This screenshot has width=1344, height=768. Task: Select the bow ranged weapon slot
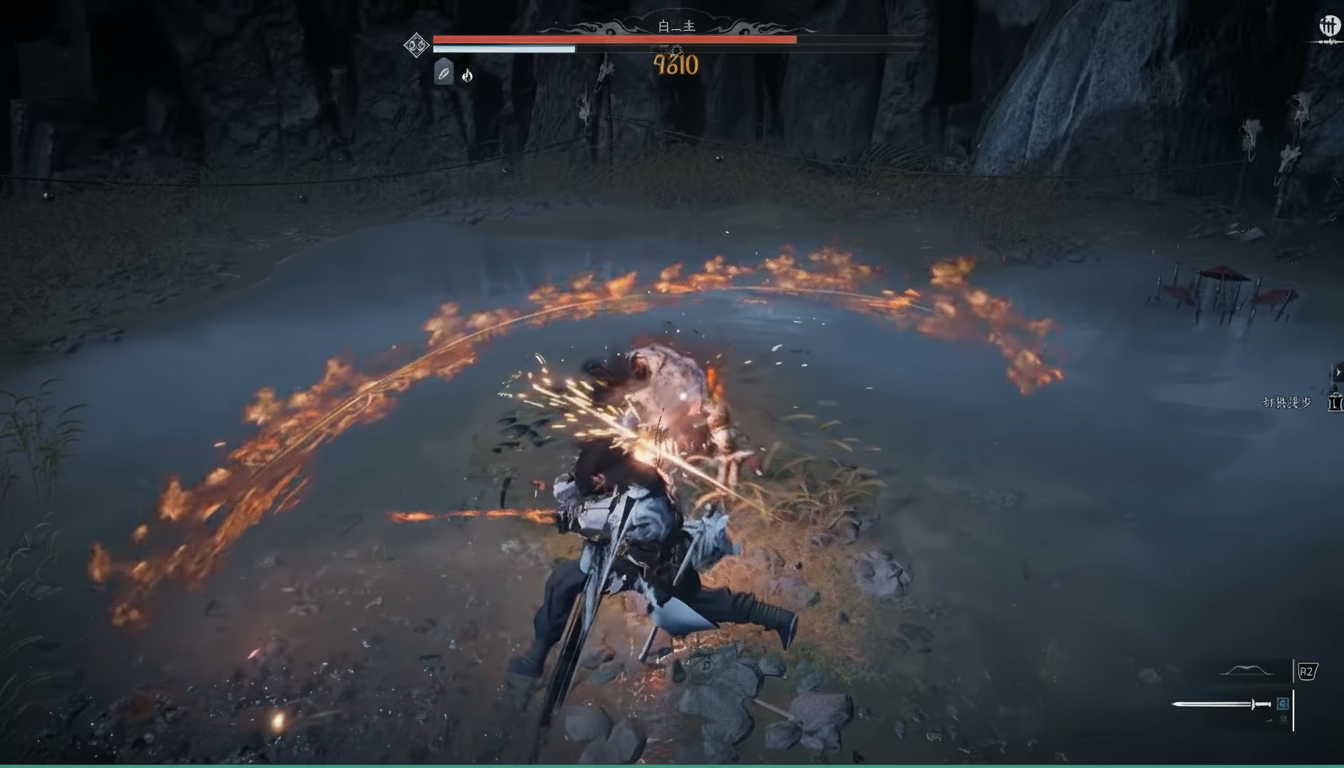[x=1247, y=671]
